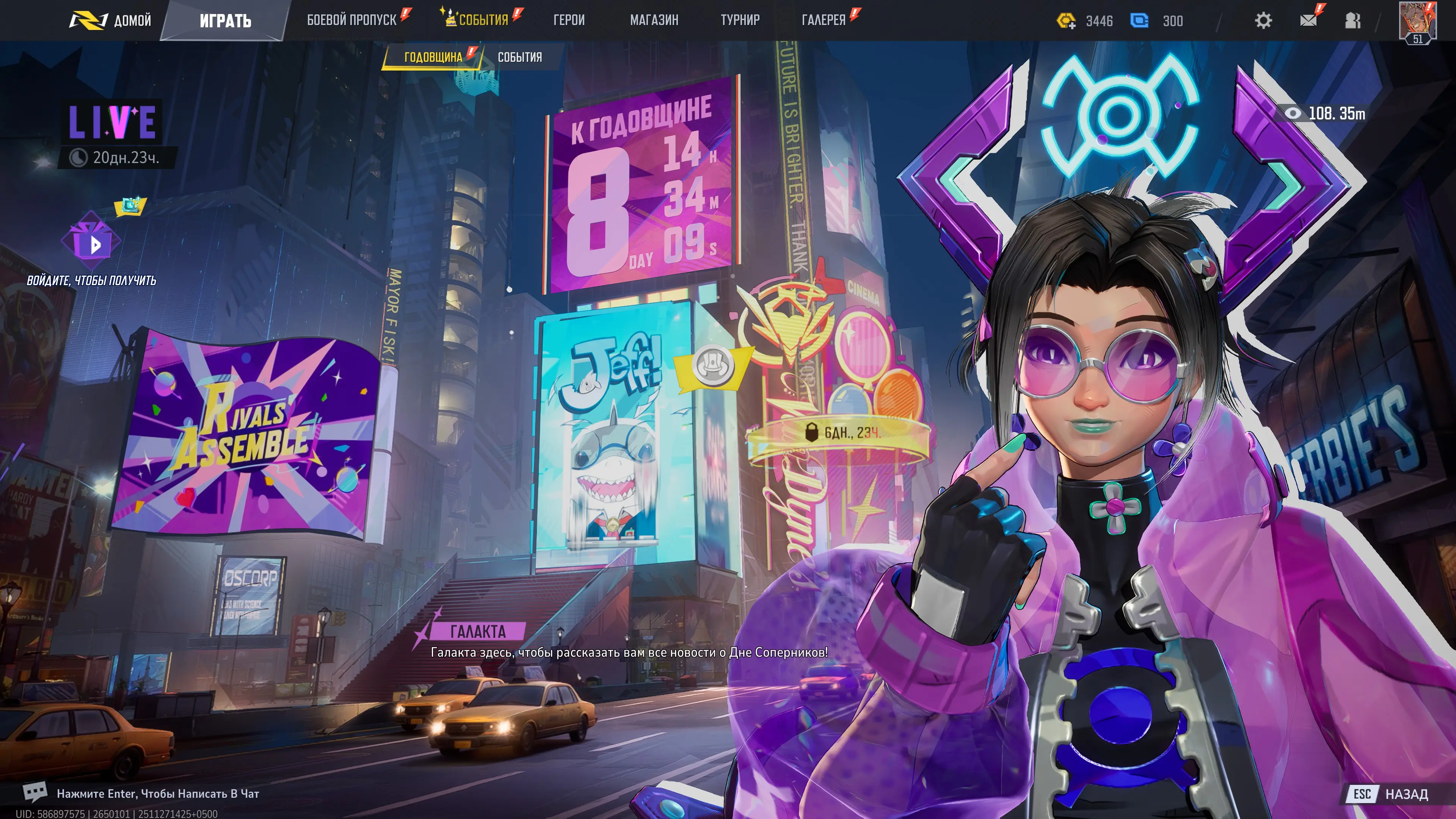Claim the purple gift login reward
This screenshot has width=1456, height=819.
coord(91,242)
